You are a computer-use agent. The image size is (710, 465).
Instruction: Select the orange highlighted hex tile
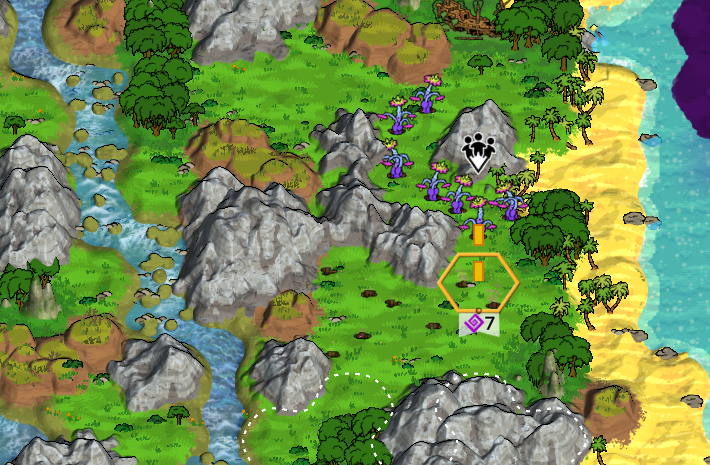pyautogui.click(x=478, y=283)
